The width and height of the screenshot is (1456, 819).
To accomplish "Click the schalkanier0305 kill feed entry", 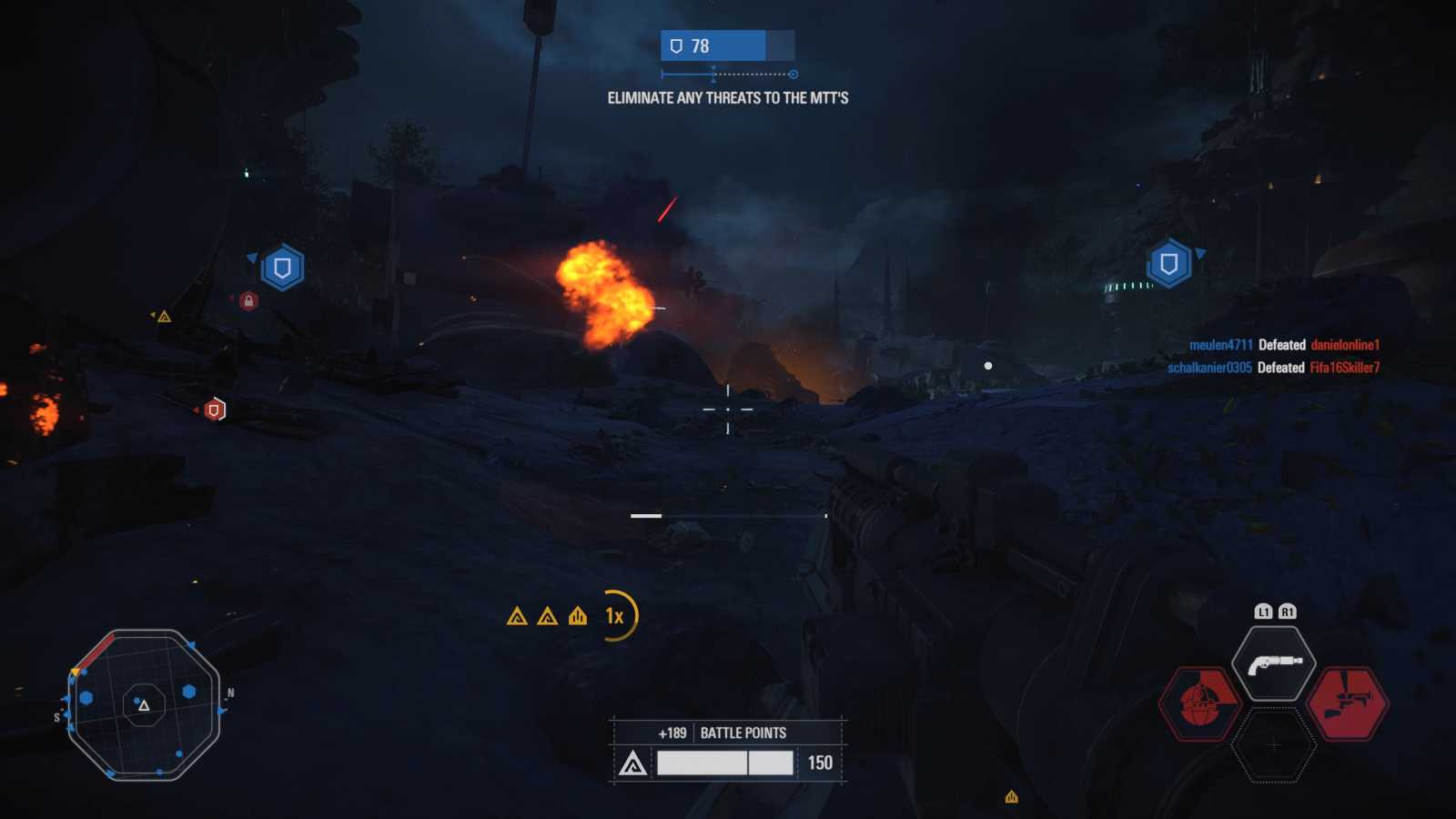I will click(x=1273, y=368).
